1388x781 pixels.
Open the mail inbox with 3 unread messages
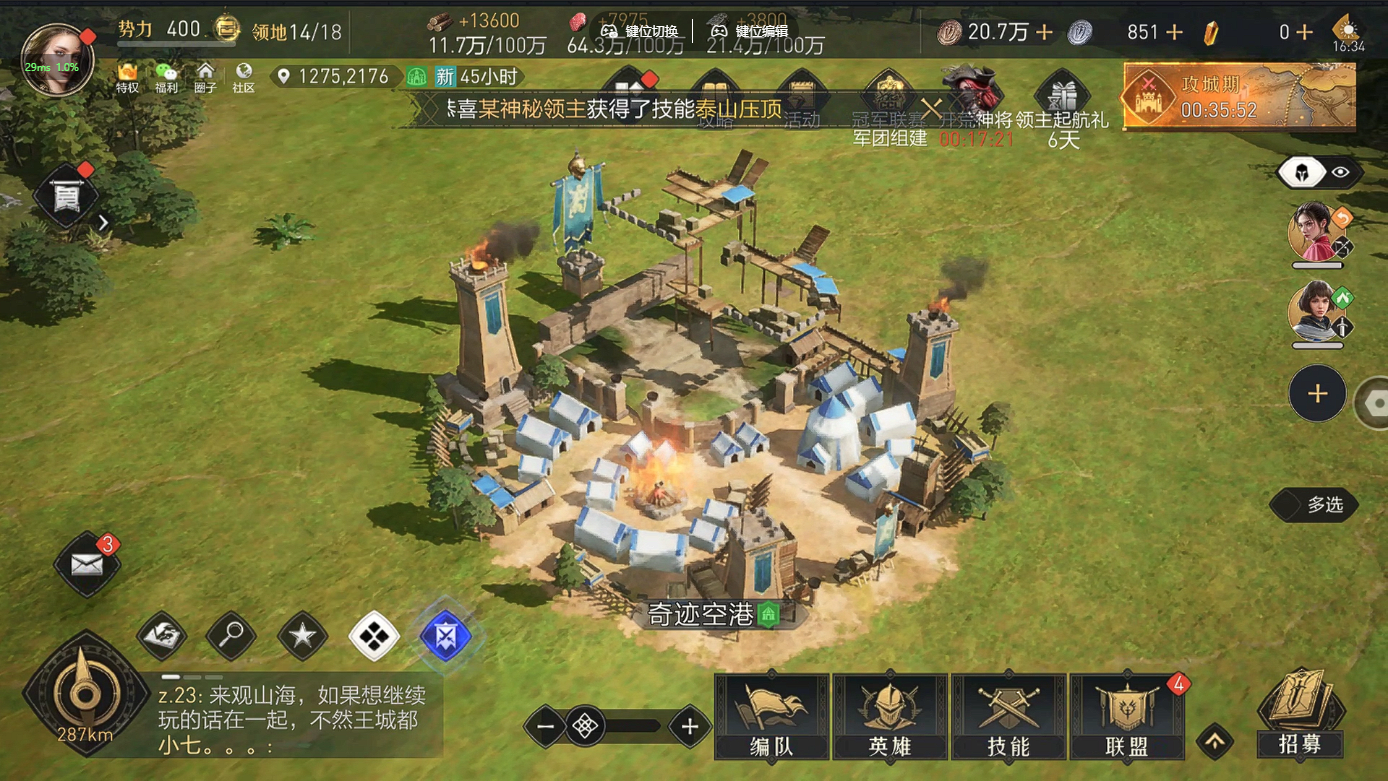pos(86,566)
